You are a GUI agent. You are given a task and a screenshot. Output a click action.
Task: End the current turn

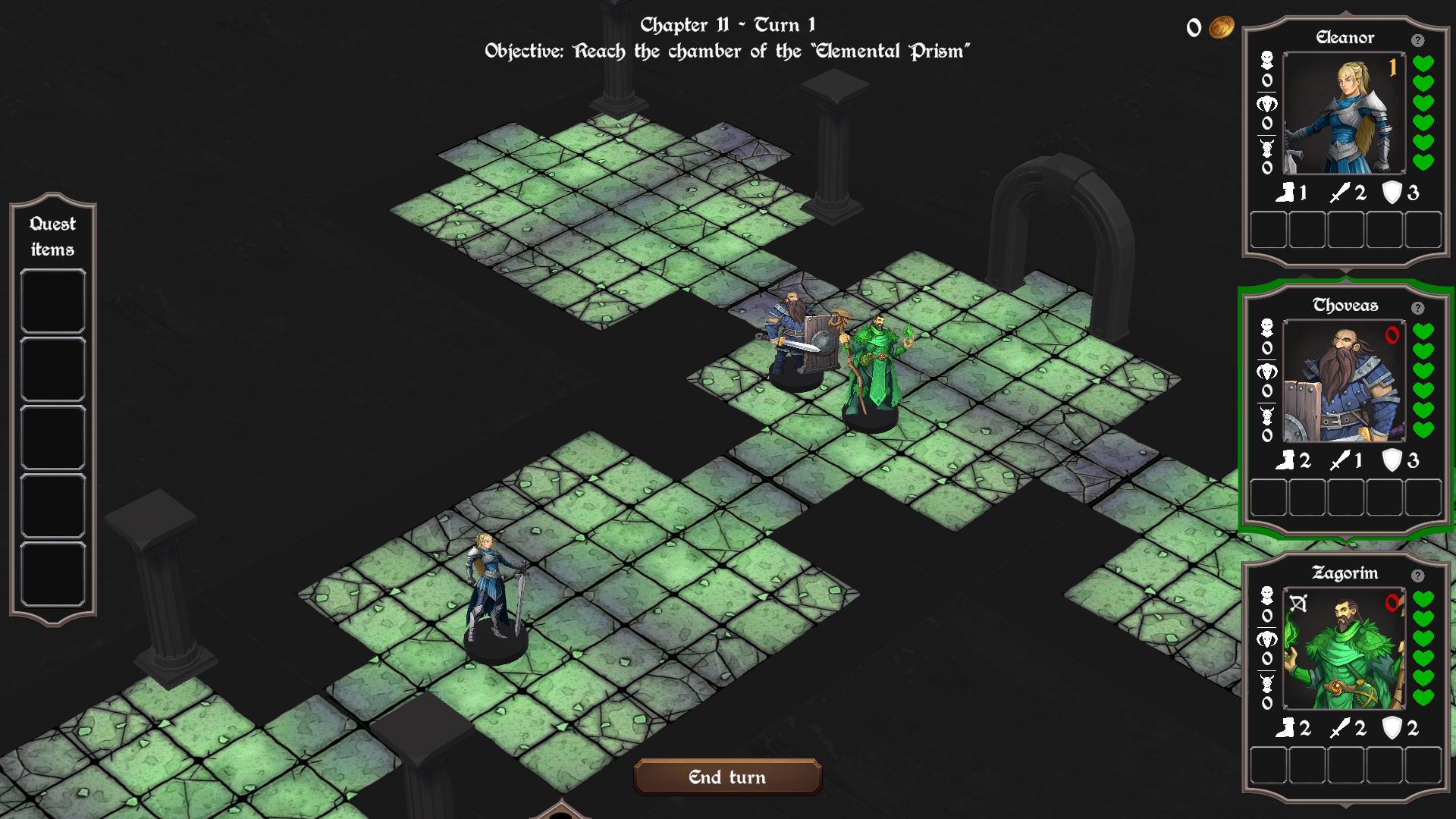click(727, 777)
